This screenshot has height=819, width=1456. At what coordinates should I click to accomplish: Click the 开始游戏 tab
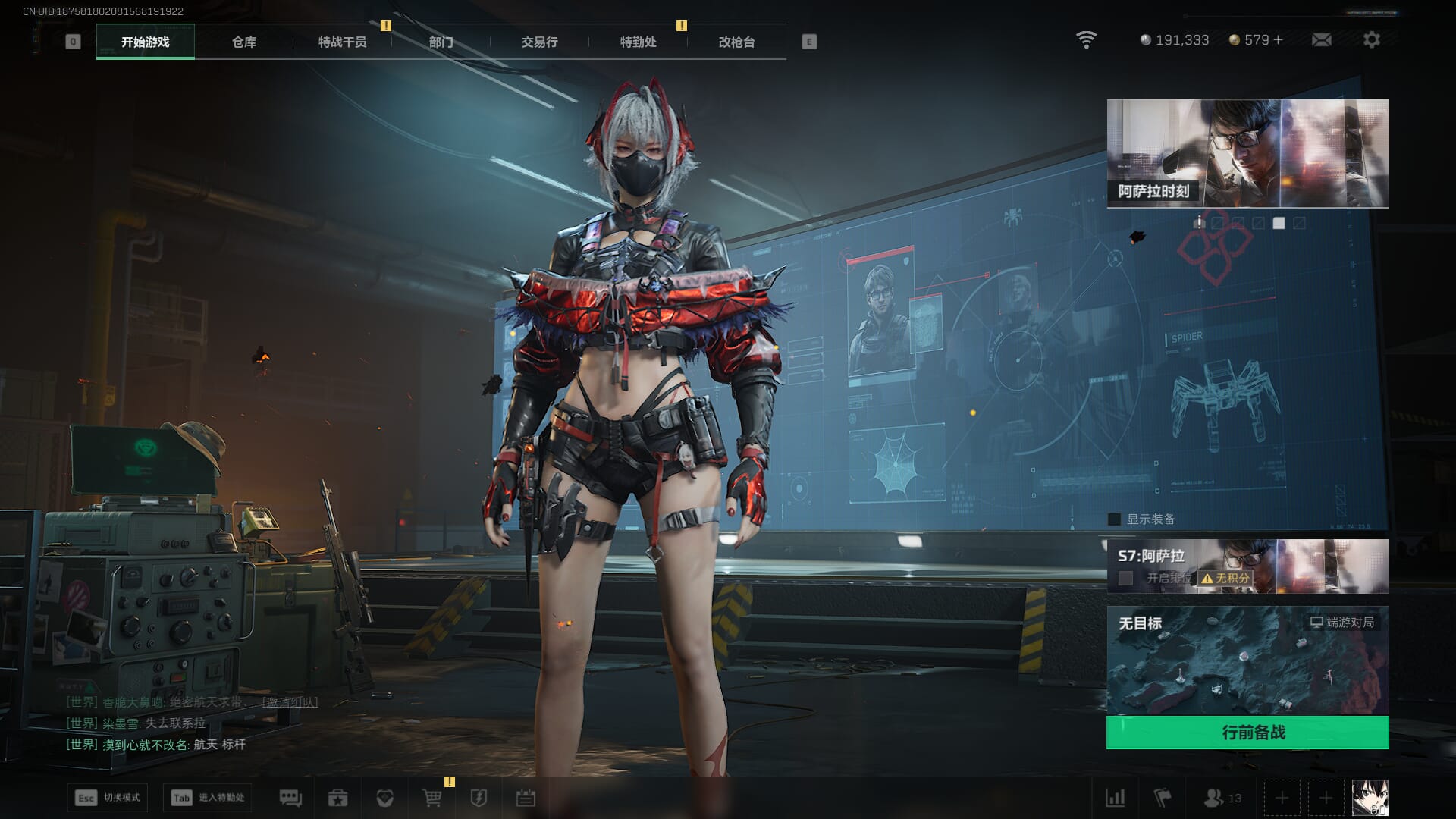tap(145, 42)
